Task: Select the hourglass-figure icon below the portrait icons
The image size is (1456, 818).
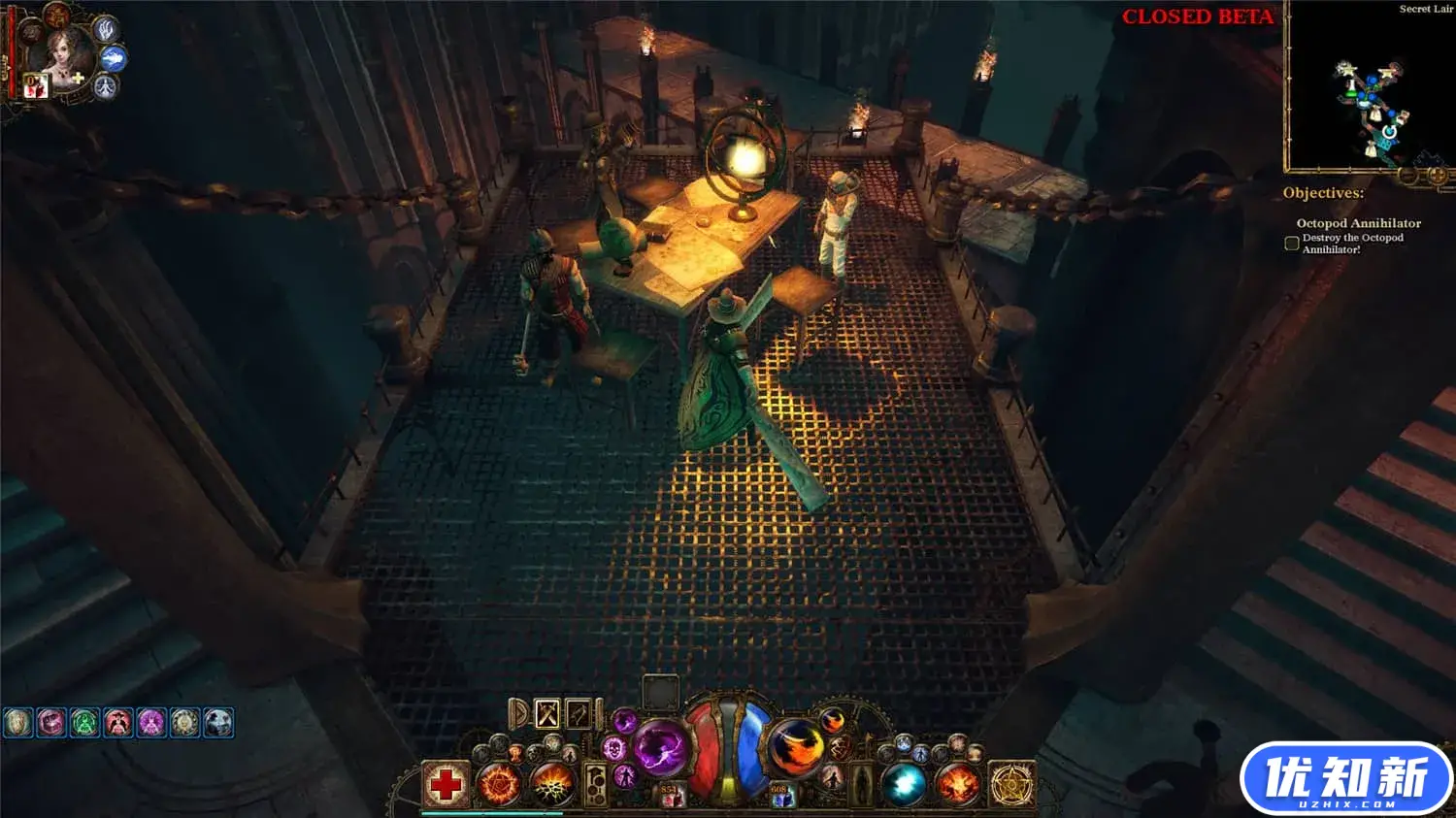Action: point(104,87)
